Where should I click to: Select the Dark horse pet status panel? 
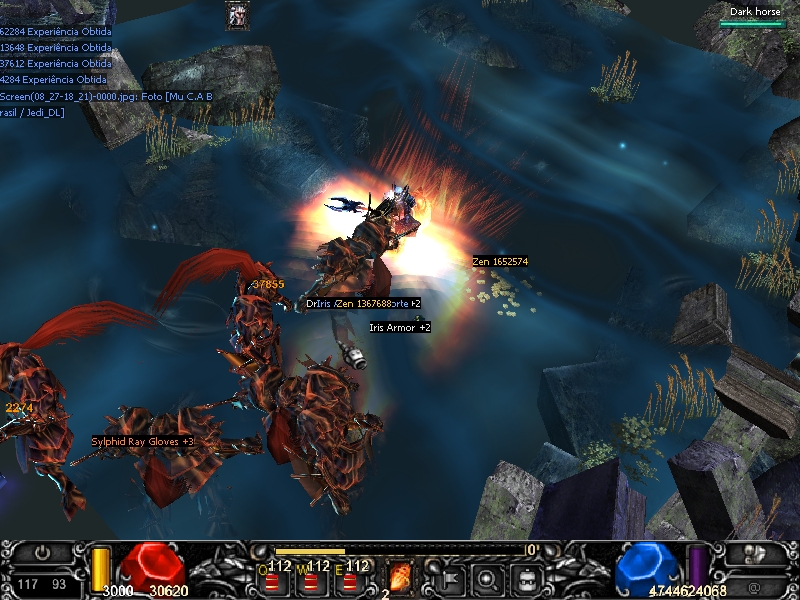(753, 16)
